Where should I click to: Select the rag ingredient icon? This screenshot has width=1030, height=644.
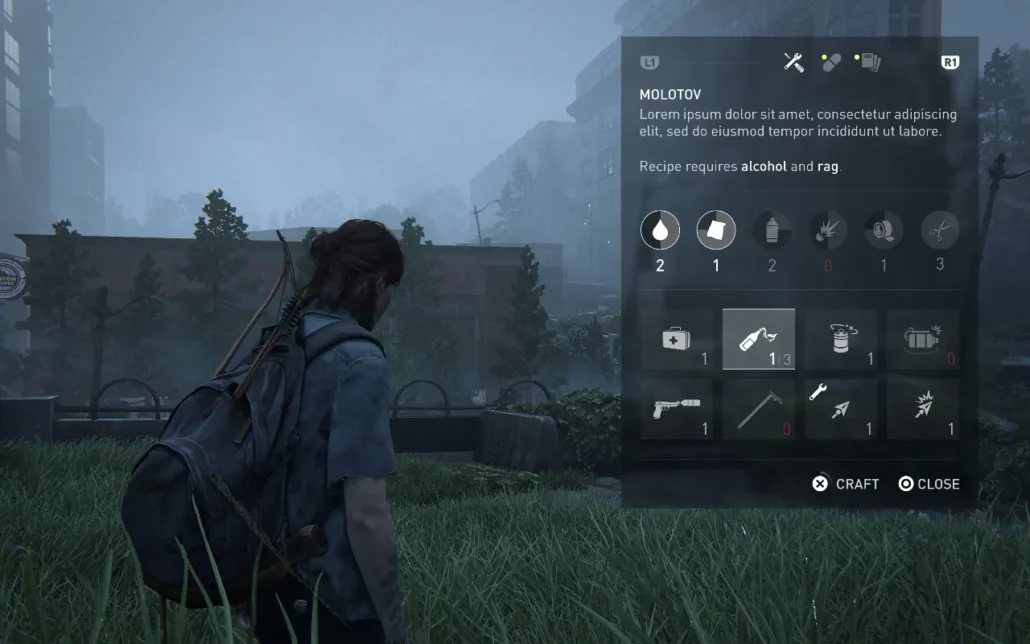[x=716, y=230]
